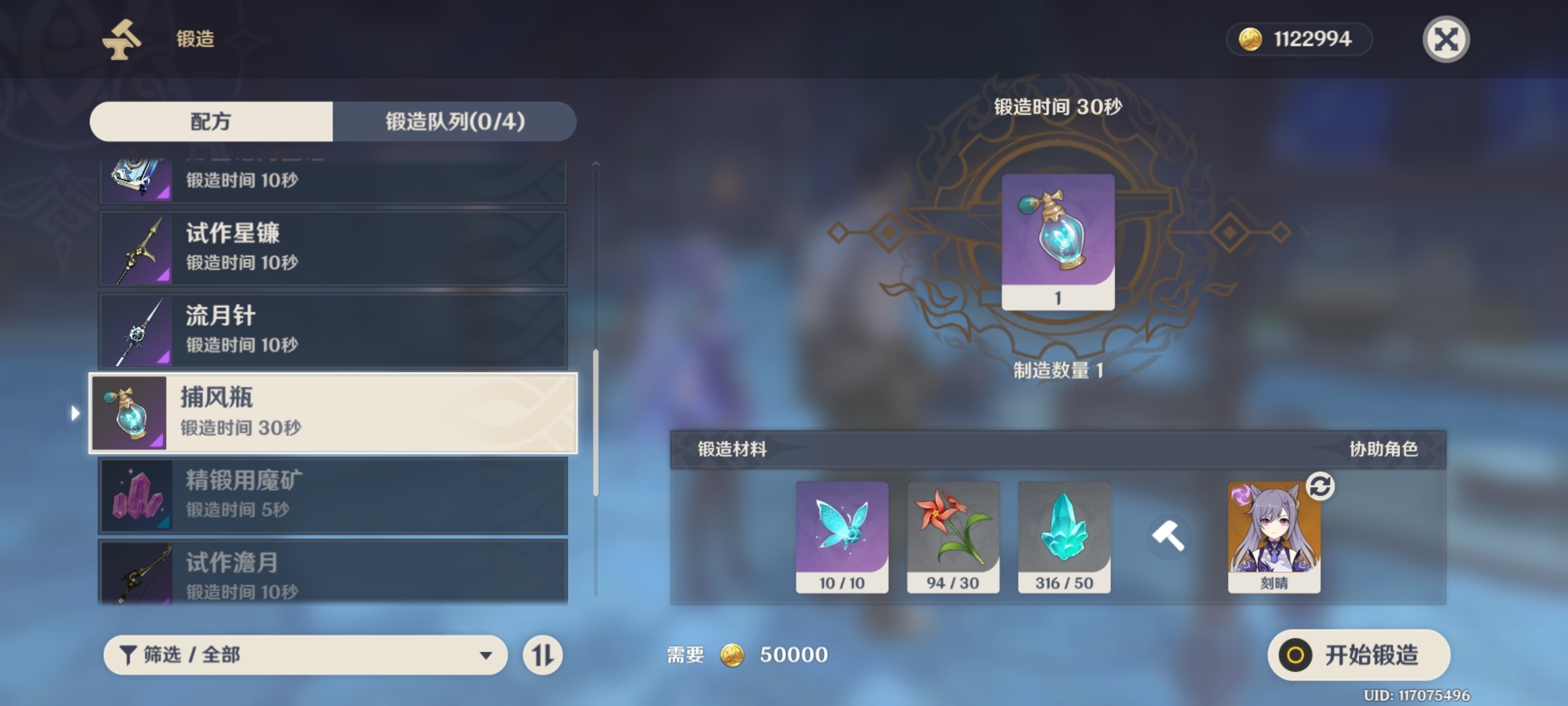Select the flower material showing 94/30
This screenshot has height=706, width=1568.
pos(953,536)
